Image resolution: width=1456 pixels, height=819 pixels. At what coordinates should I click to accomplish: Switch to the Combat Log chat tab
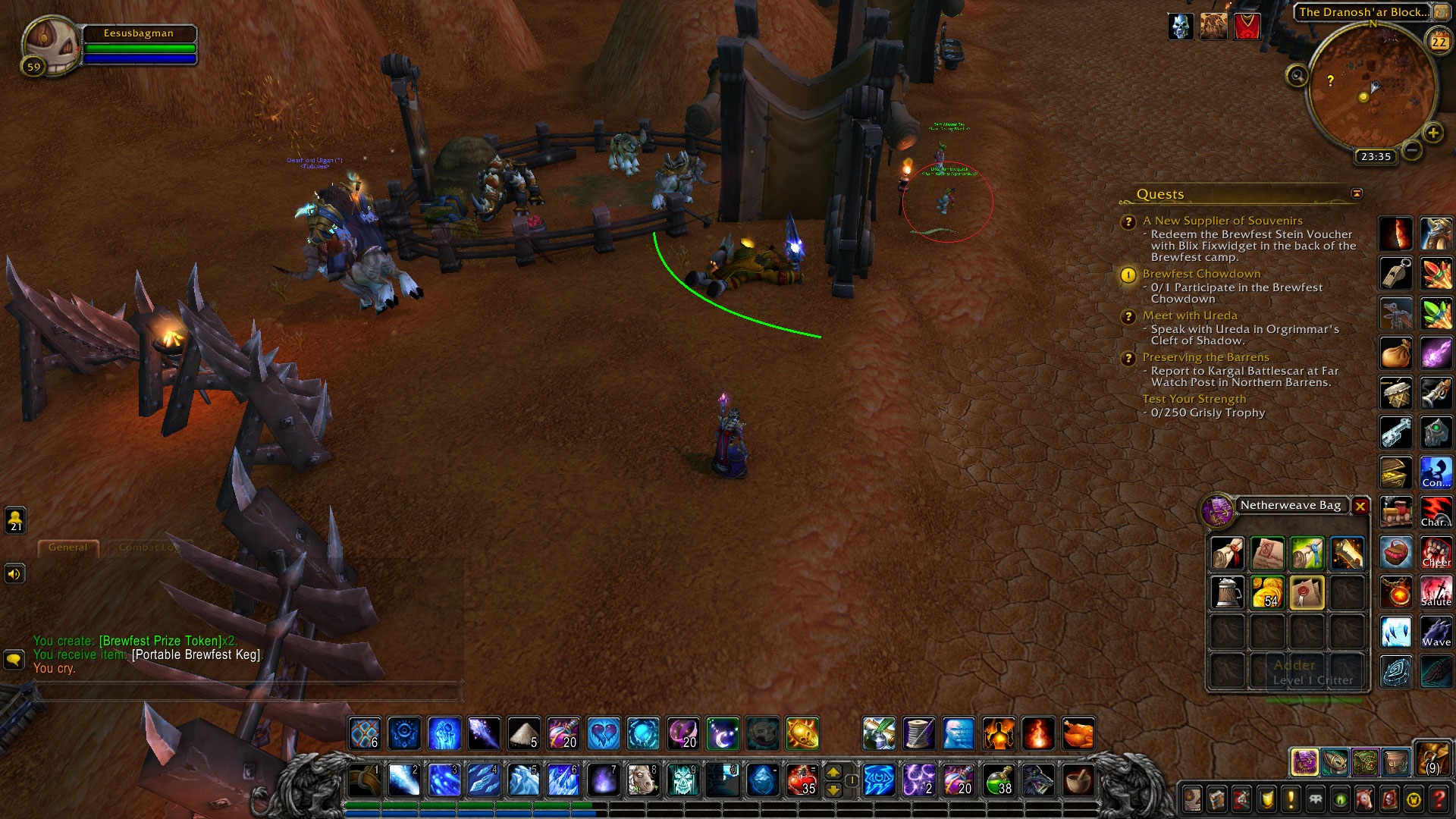click(149, 548)
